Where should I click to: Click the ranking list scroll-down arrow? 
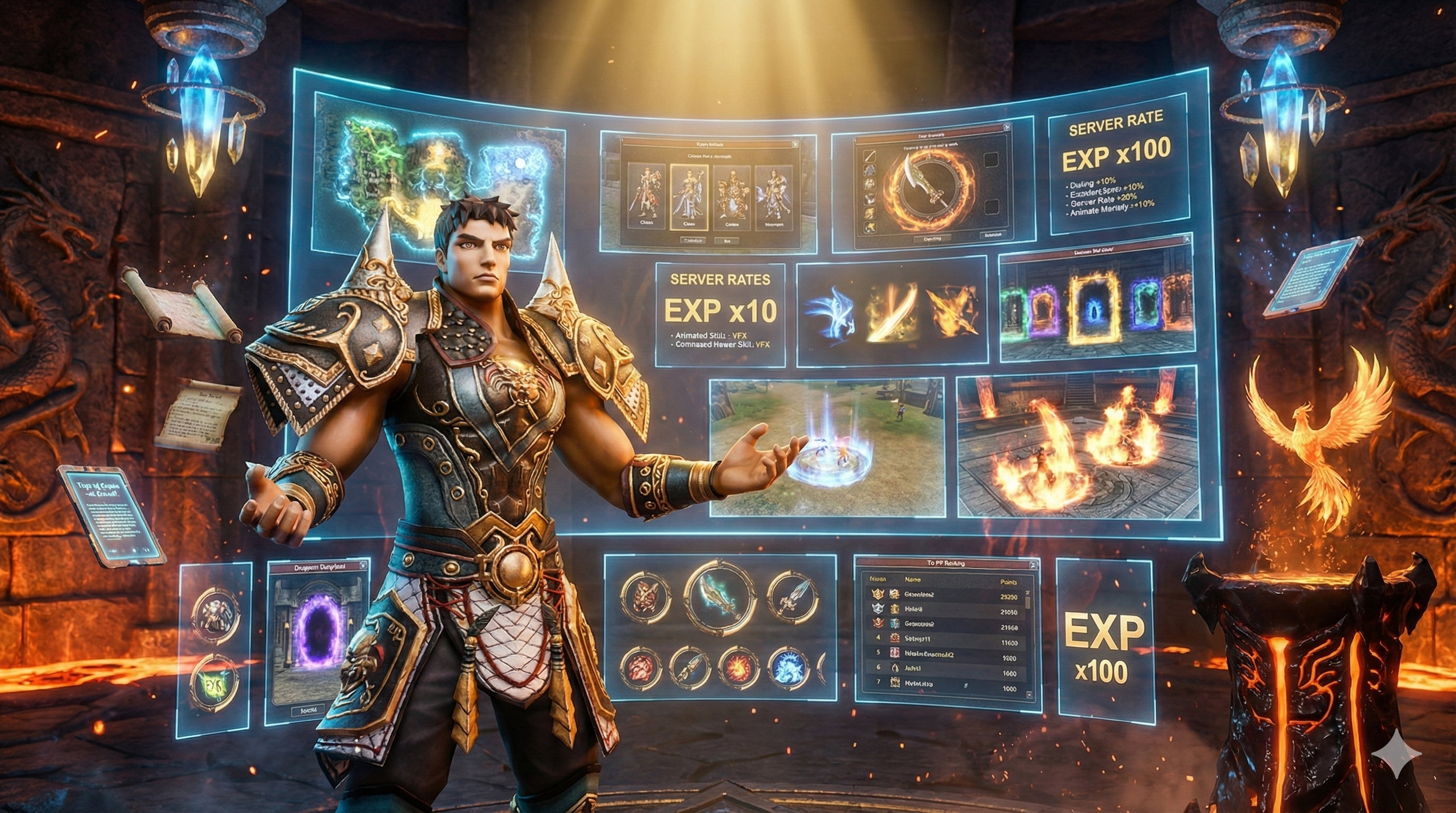tap(1028, 695)
